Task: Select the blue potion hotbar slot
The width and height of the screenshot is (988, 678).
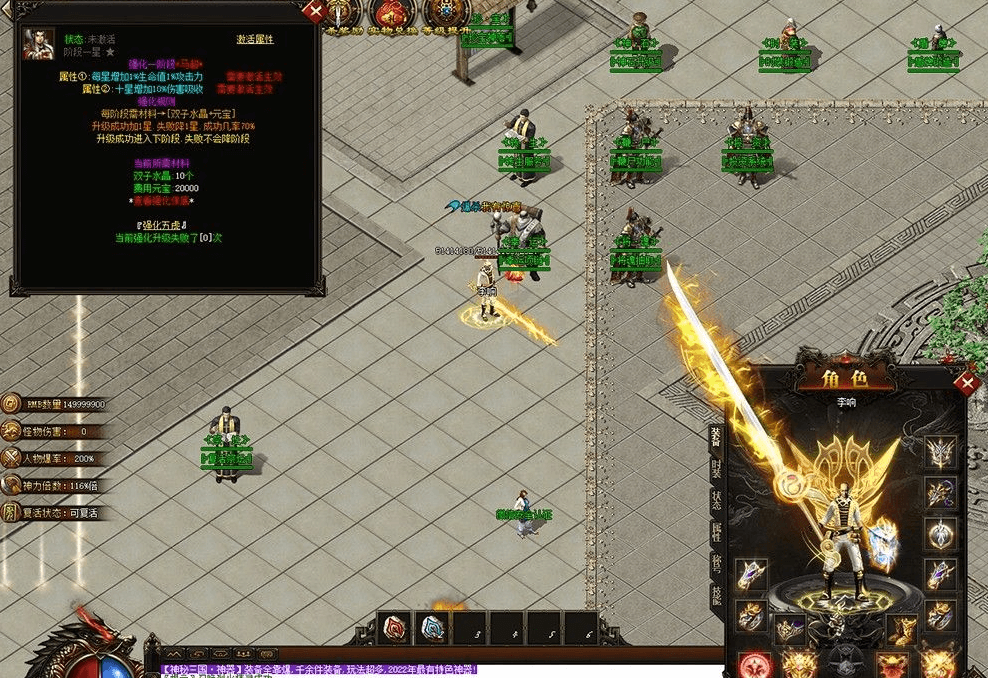Action: point(432,628)
